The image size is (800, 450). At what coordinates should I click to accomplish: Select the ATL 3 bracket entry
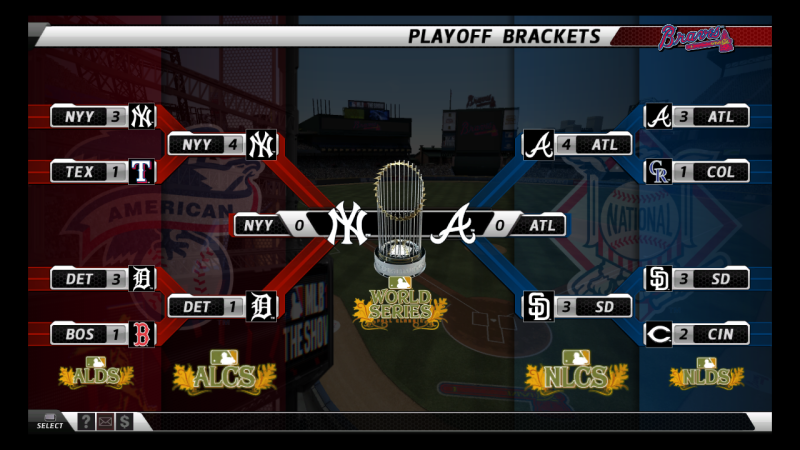[x=697, y=116]
